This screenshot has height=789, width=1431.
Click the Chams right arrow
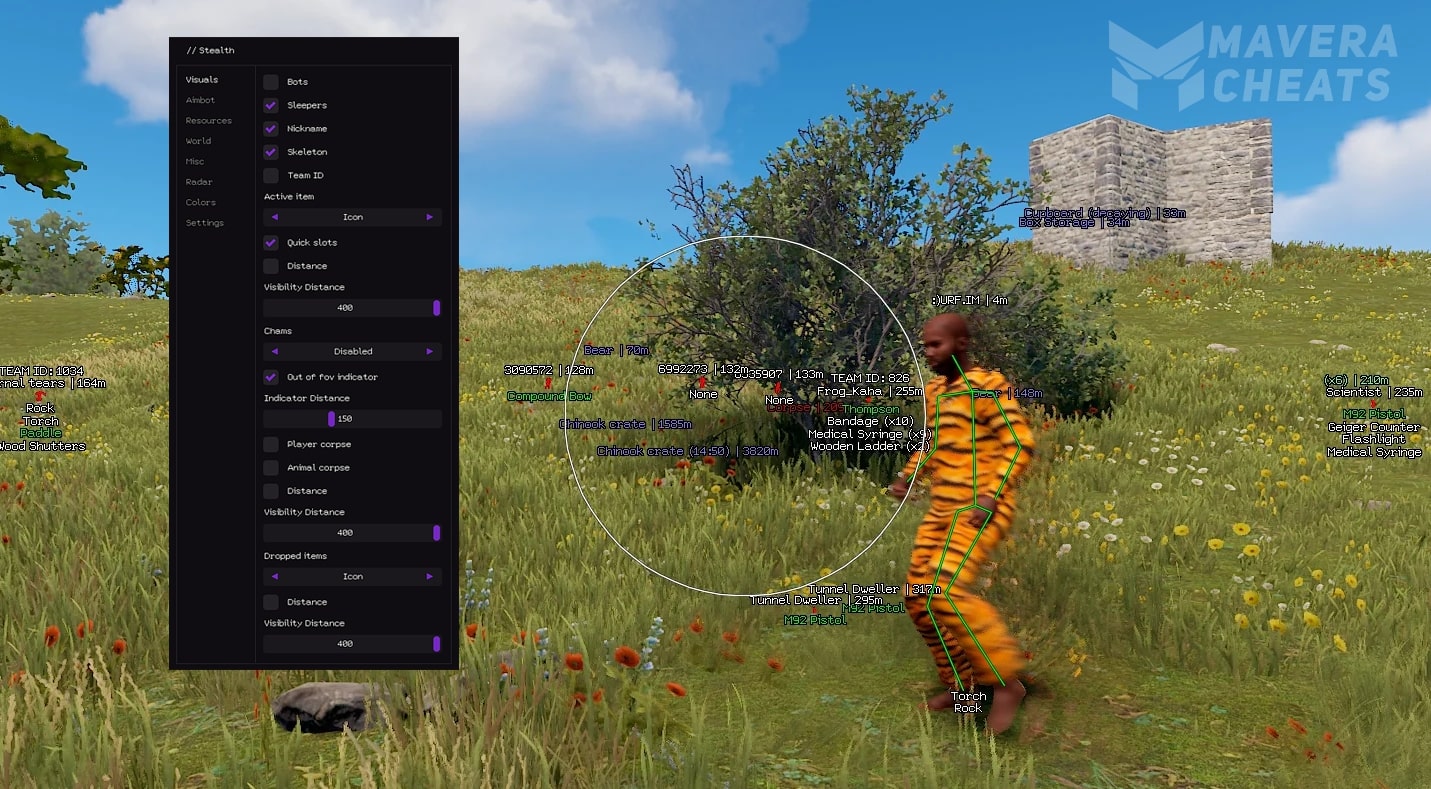pos(430,352)
